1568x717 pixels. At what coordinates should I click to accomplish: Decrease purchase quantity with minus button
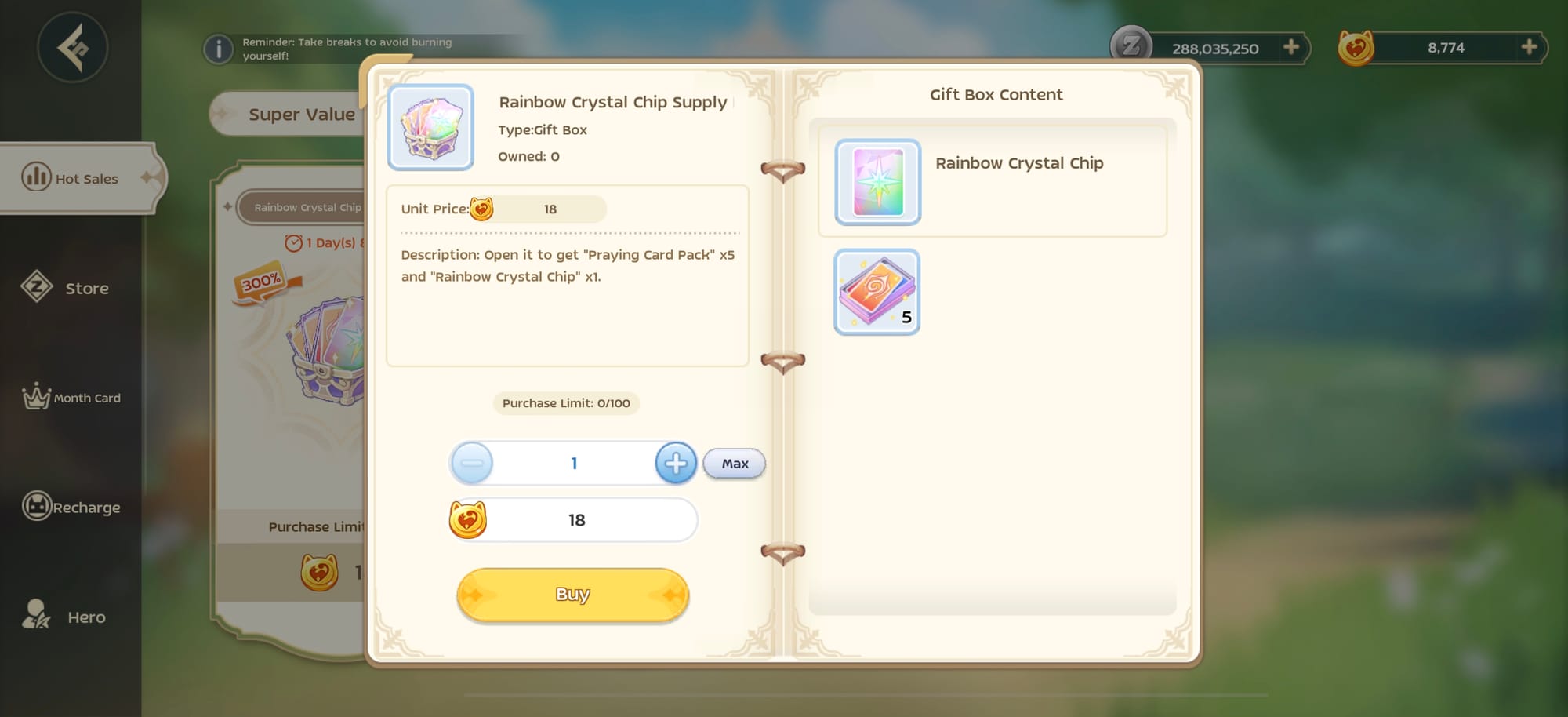coord(472,463)
